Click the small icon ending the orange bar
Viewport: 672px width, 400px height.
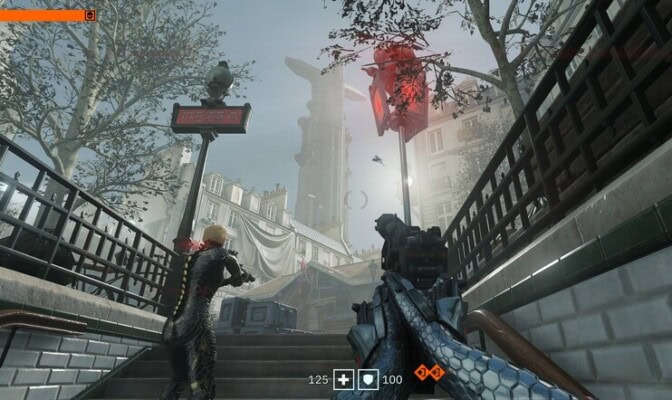point(91,15)
